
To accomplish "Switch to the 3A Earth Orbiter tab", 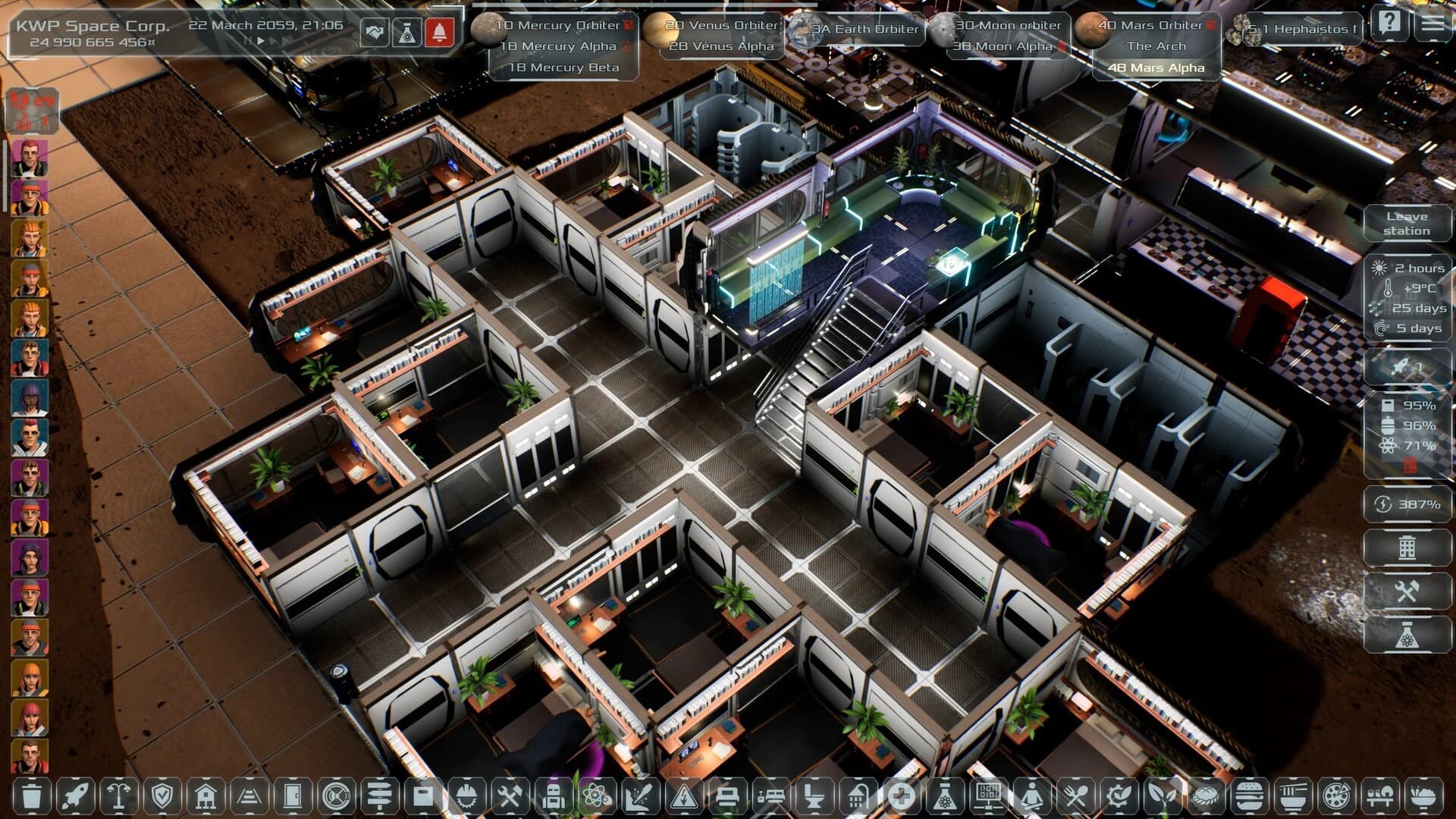I will tap(867, 30).
